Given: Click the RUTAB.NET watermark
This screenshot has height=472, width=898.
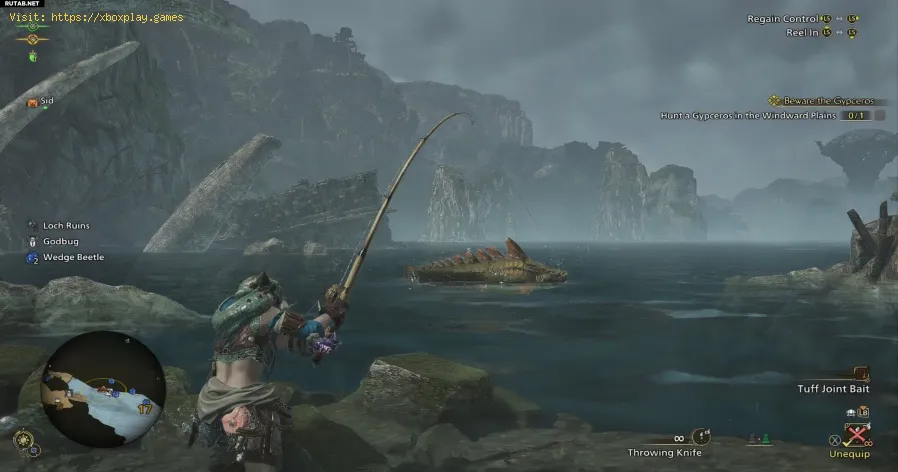Looking at the screenshot, I should pyautogui.click(x=22, y=5).
